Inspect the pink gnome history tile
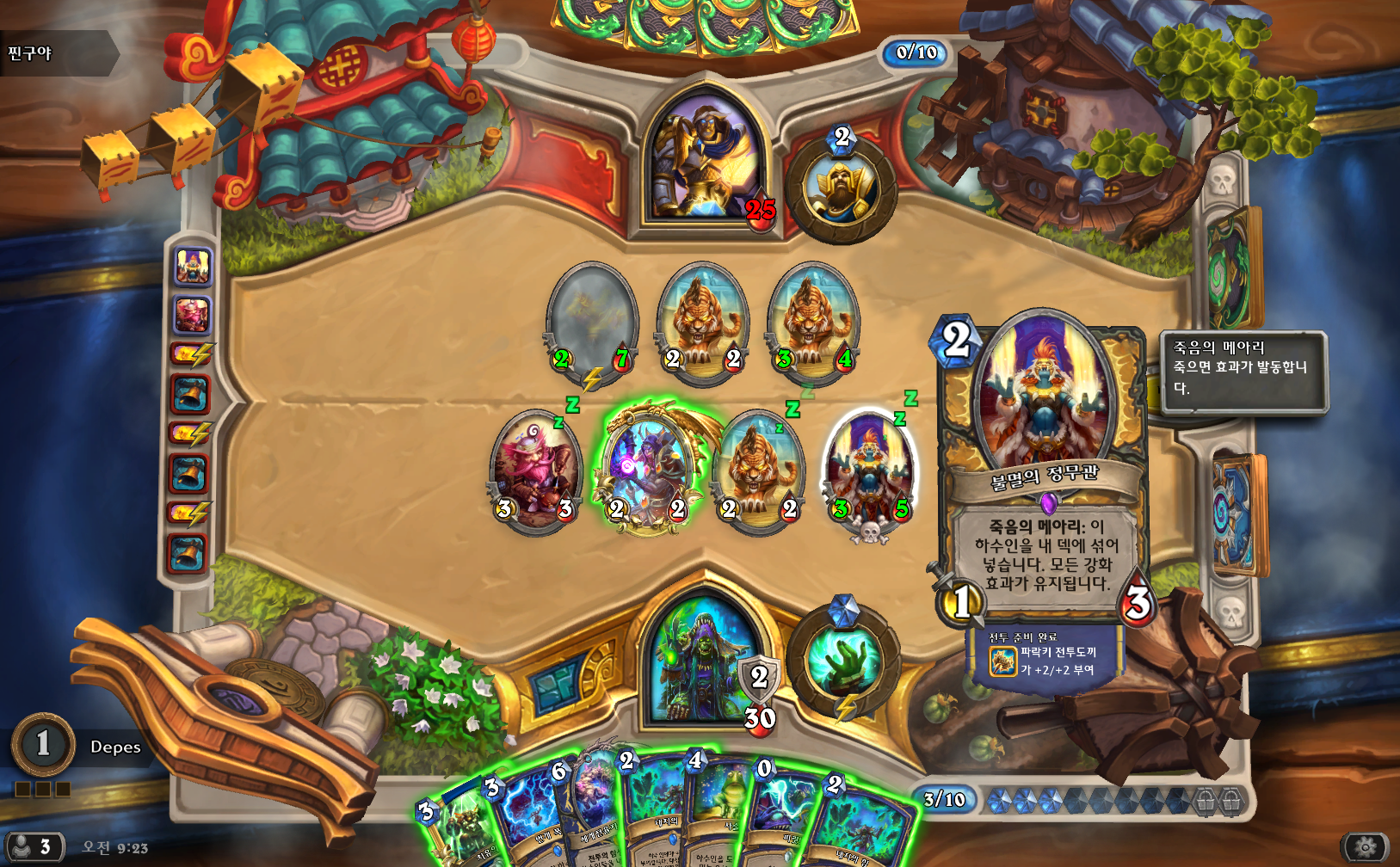 coord(192,315)
